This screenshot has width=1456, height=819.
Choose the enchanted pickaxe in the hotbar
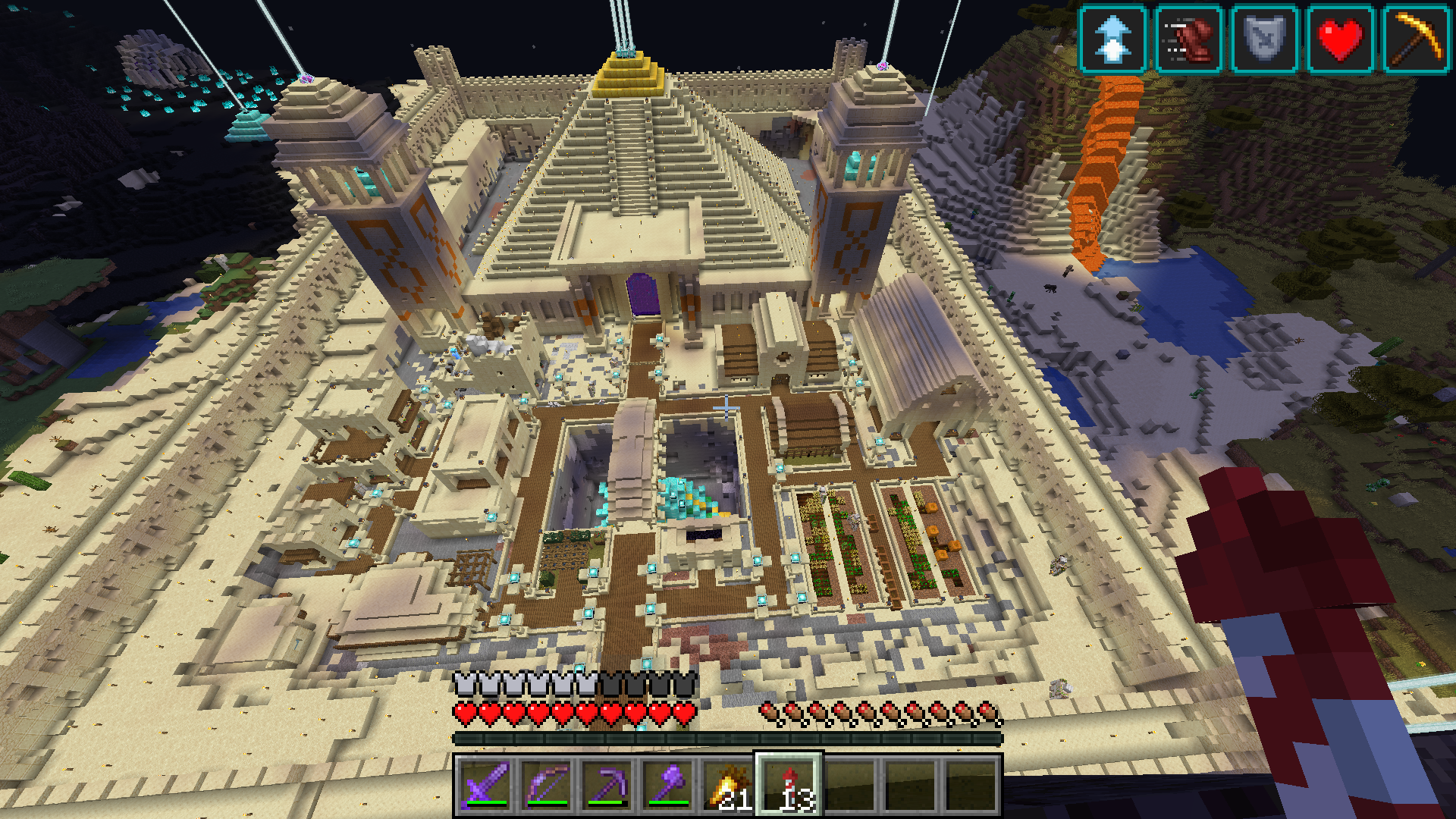pyautogui.click(x=607, y=785)
